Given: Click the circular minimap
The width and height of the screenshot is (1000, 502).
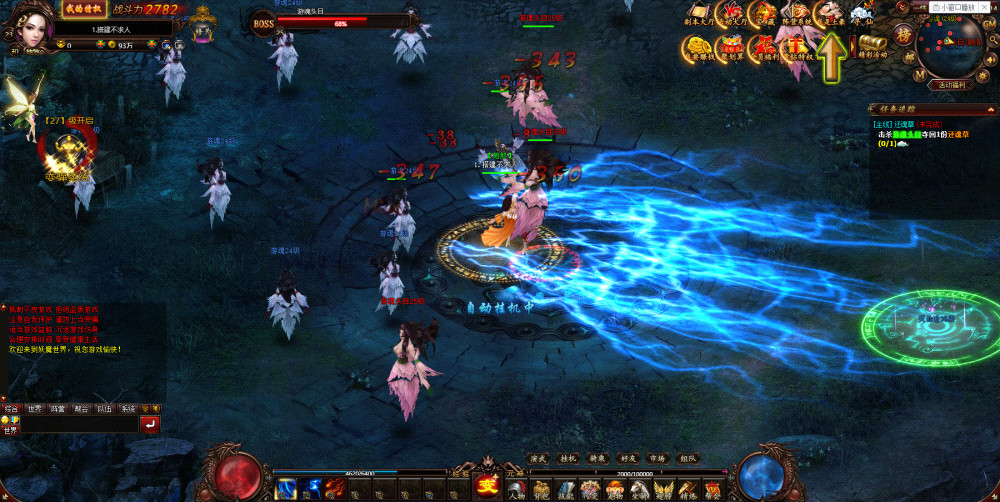Looking at the screenshot, I should coord(951,46).
